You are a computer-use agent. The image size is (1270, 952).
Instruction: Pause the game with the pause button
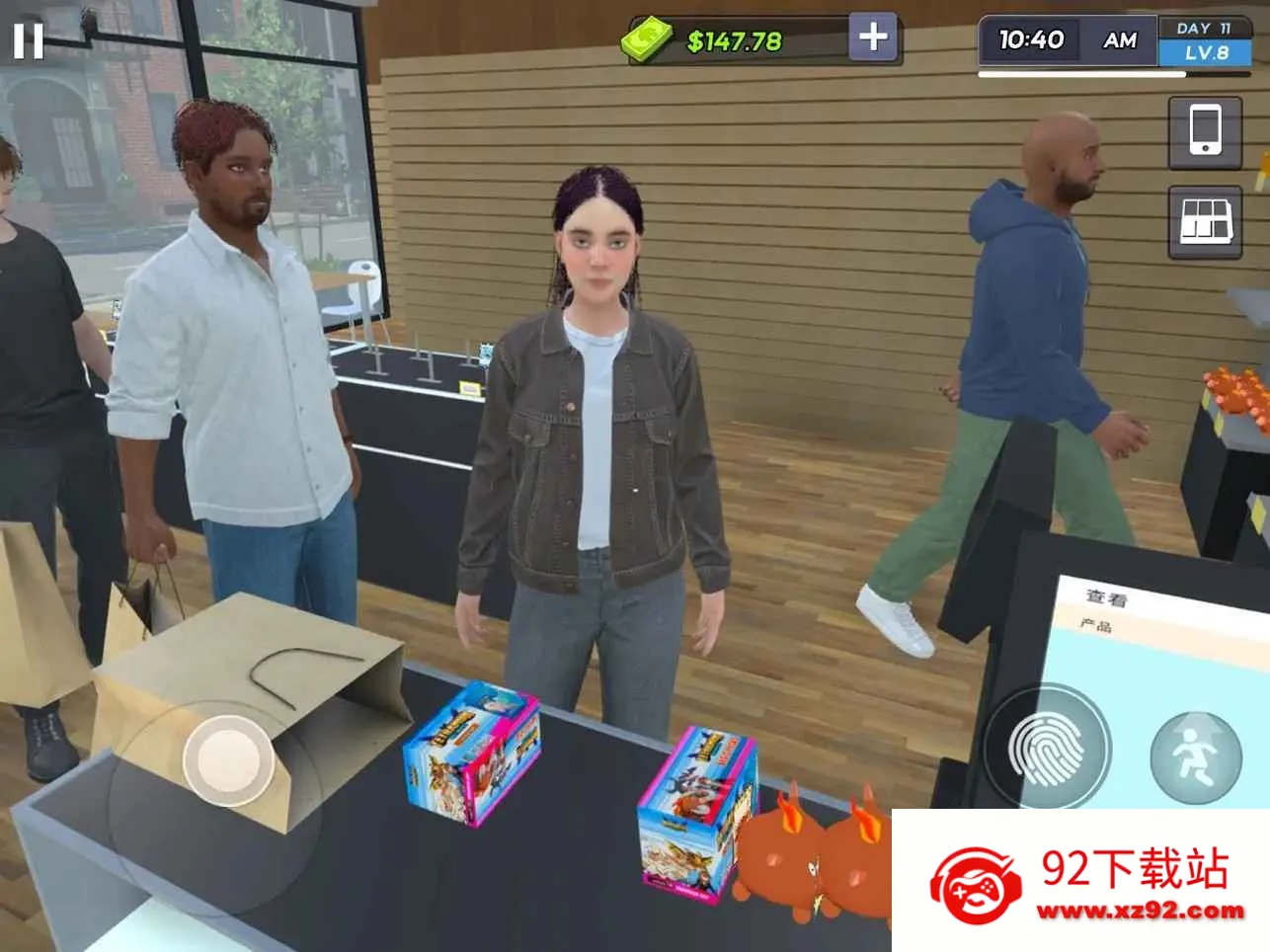click(x=28, y=40)
